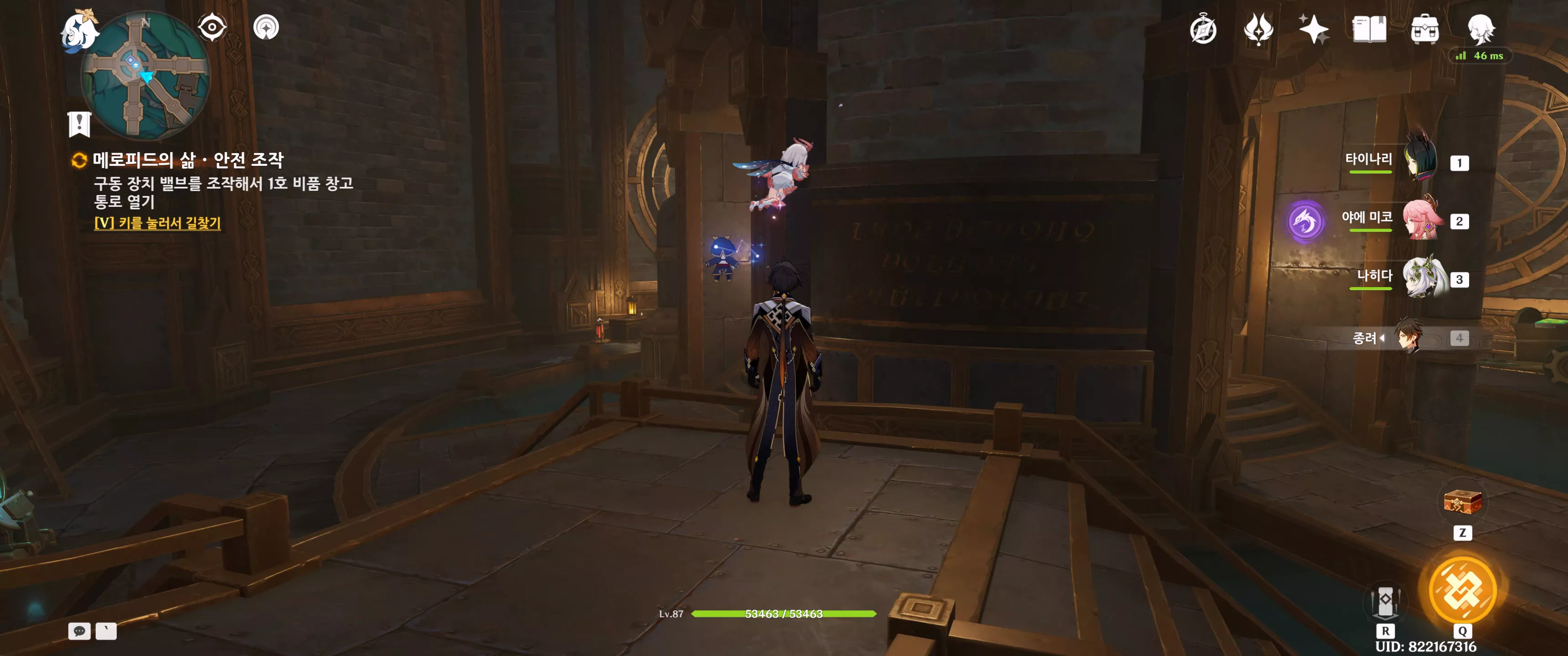Viewport: 1568px width, 656px height.
Task: Activate the glowing orange elemental burst
Action: tap(1462, 589)
